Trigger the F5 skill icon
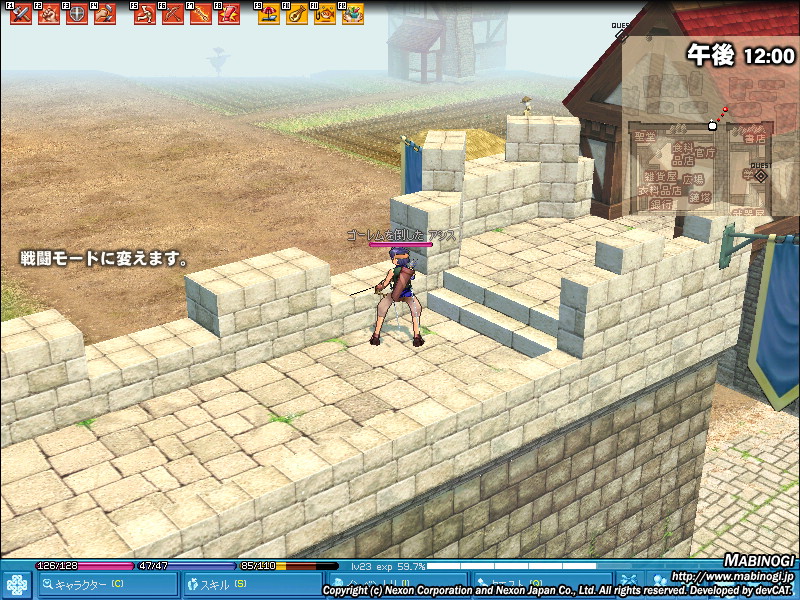This screenshot has width=800, height=600. tap(145, 14)
